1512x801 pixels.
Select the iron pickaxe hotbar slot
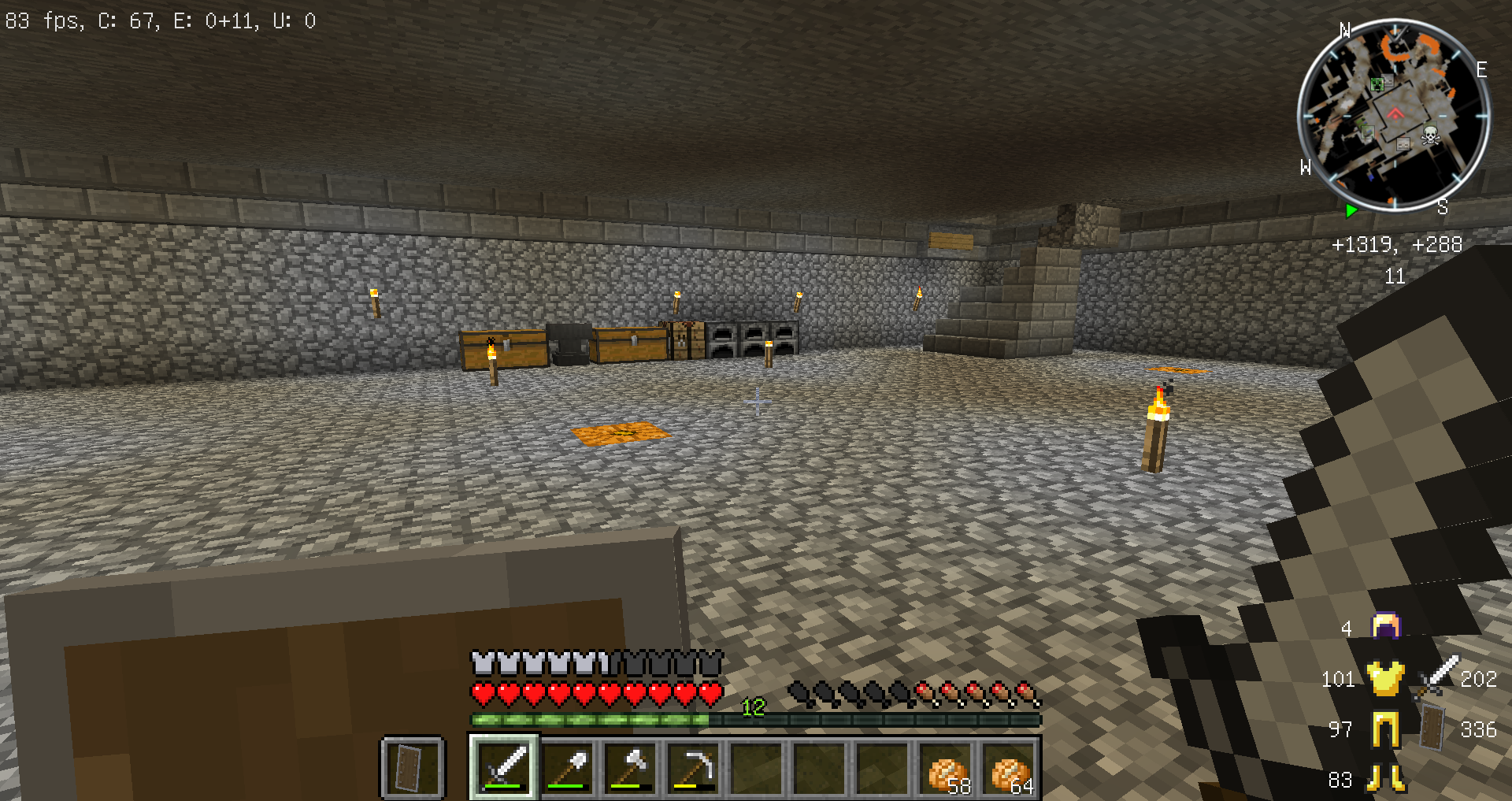[x=694, y=767]
